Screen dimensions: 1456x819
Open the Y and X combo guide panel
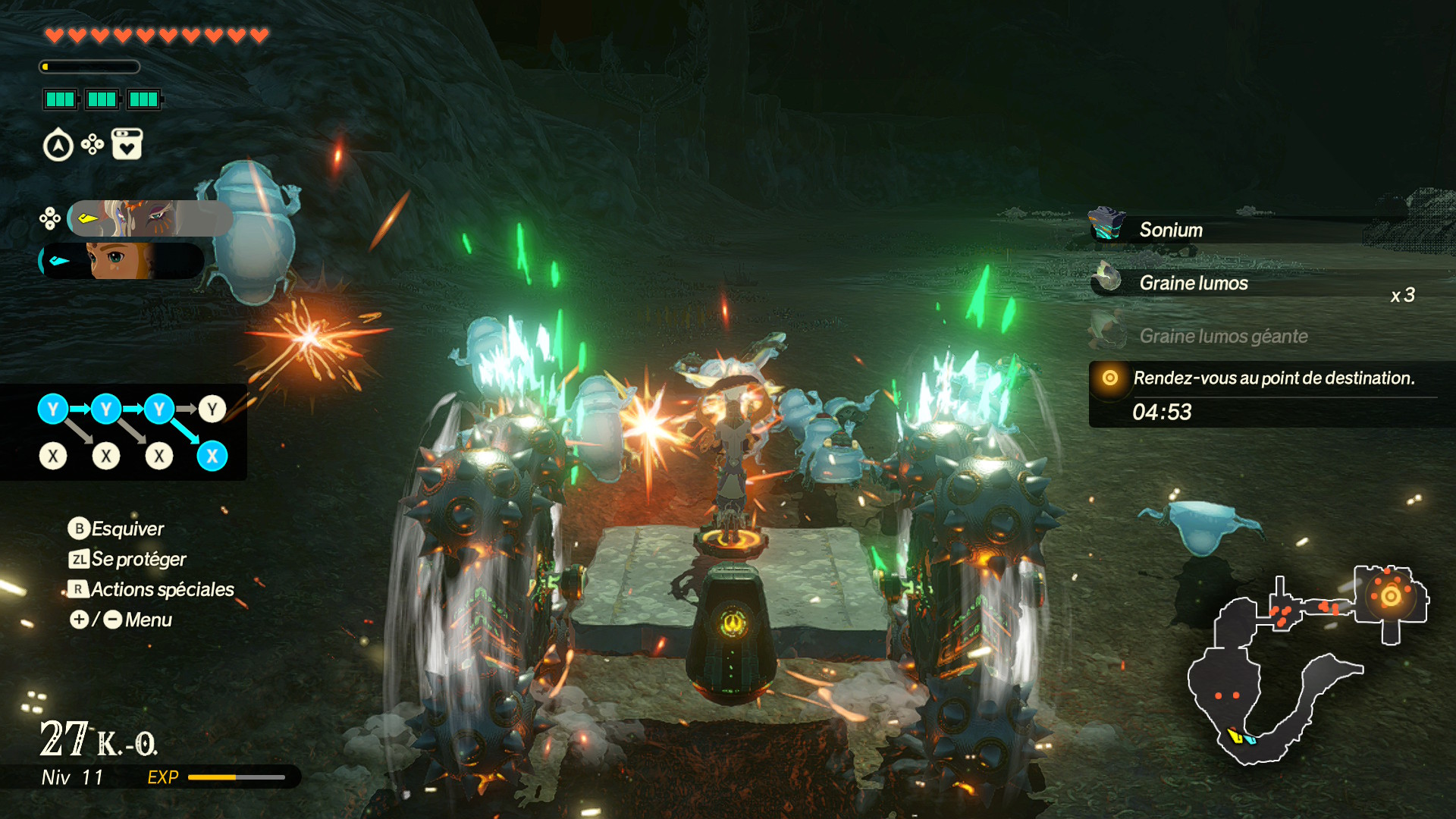pos(124,432)
